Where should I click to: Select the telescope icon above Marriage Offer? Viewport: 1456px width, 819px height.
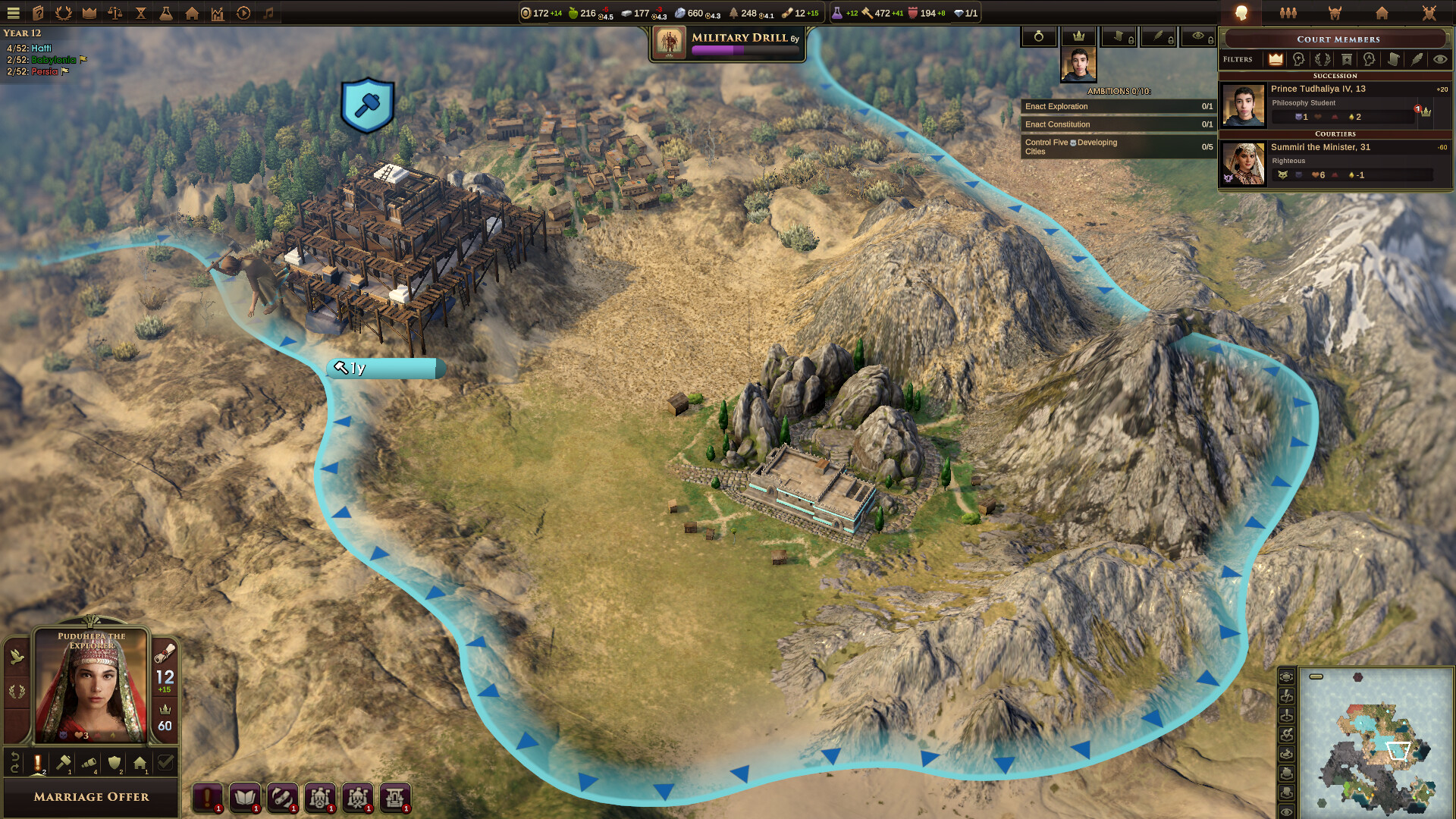[89, 763]
